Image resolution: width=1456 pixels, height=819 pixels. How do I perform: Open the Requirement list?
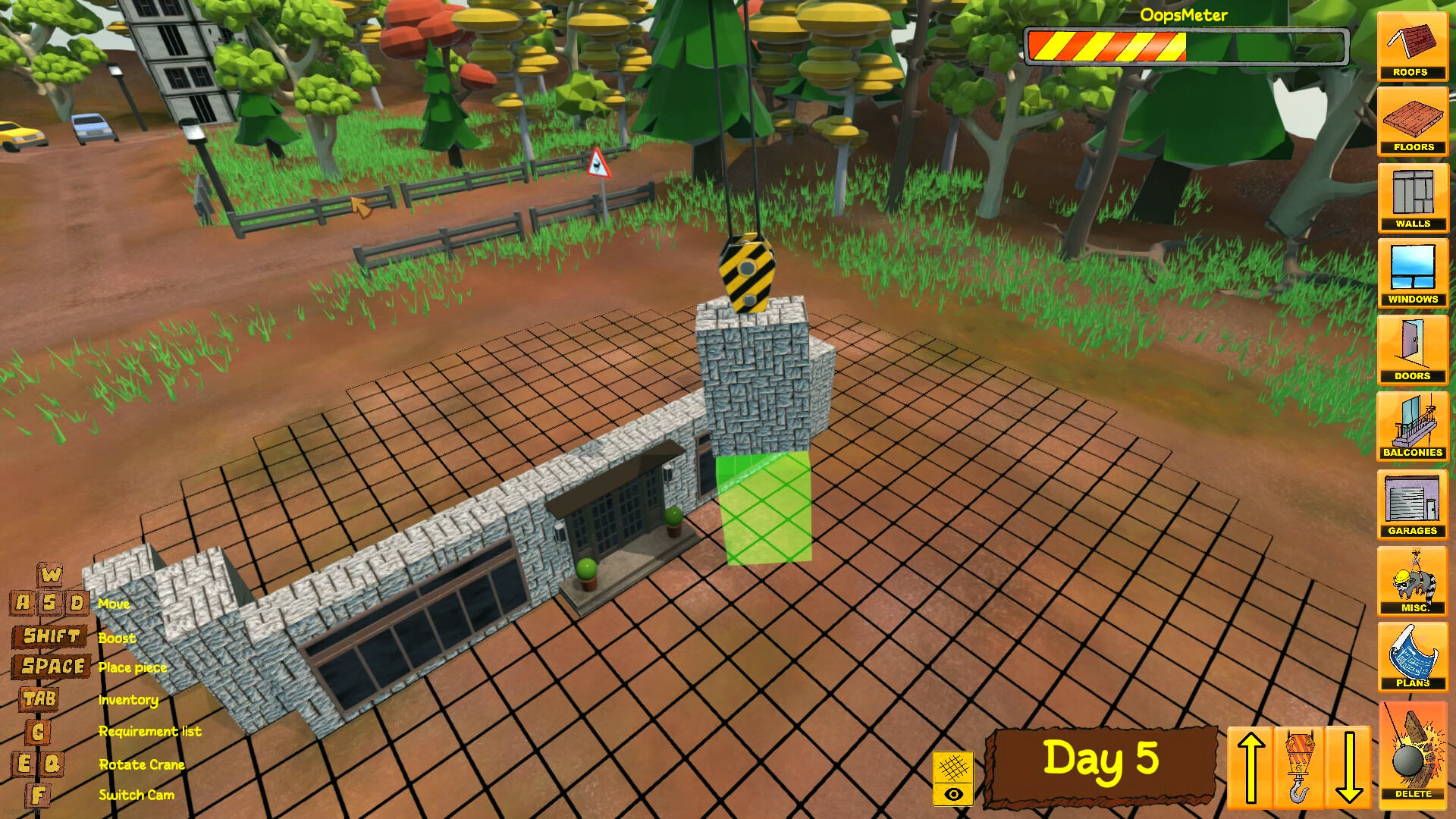click(150, 731)
